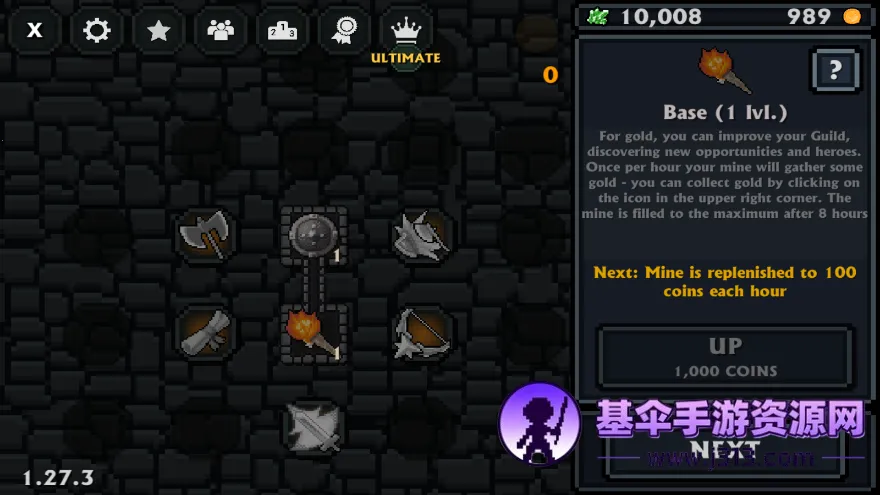
Task: Show the leaderboard podium rankings
Action: 282,30
